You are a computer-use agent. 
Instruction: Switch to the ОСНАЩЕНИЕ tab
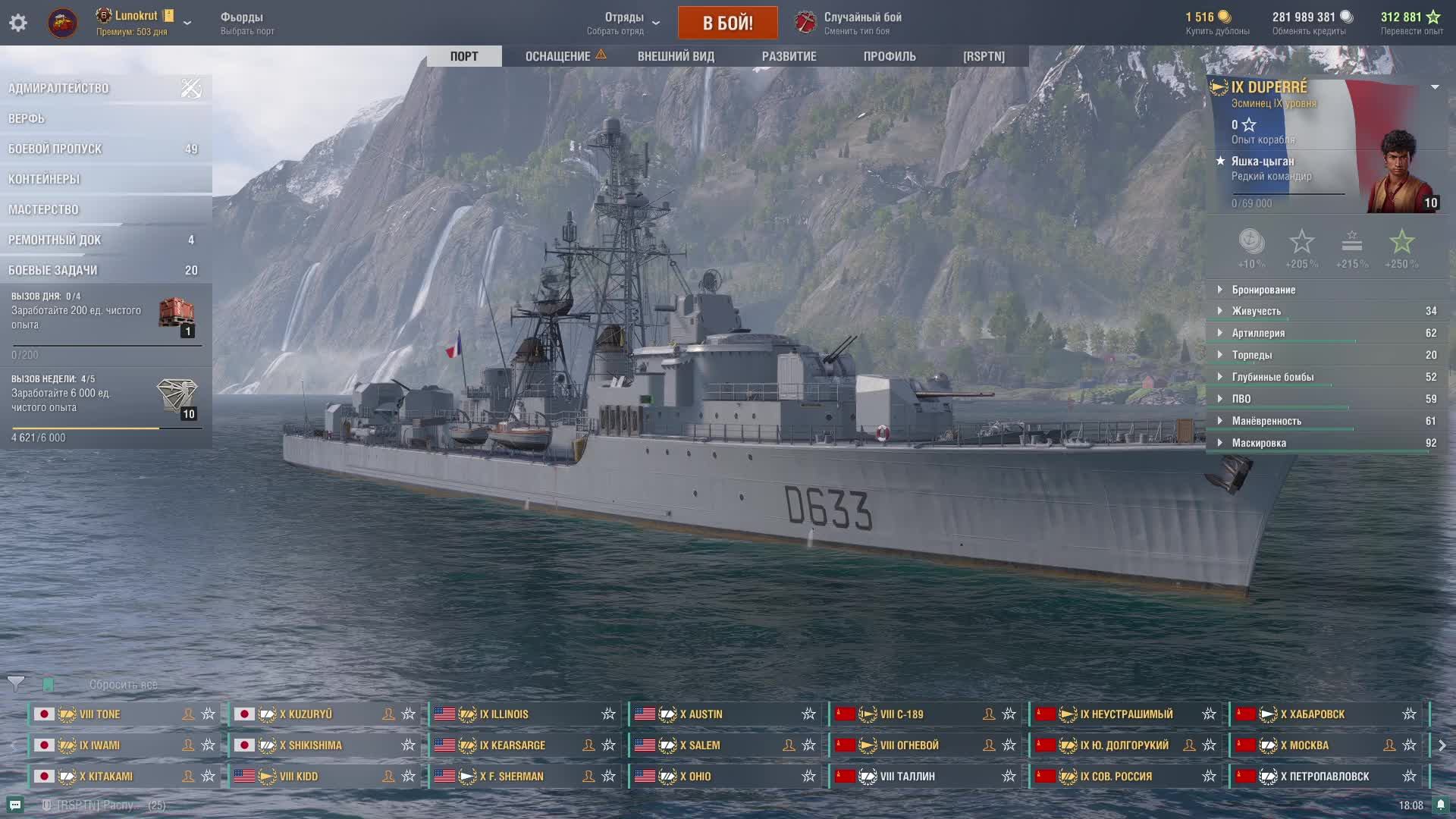[x=558, y=56]
